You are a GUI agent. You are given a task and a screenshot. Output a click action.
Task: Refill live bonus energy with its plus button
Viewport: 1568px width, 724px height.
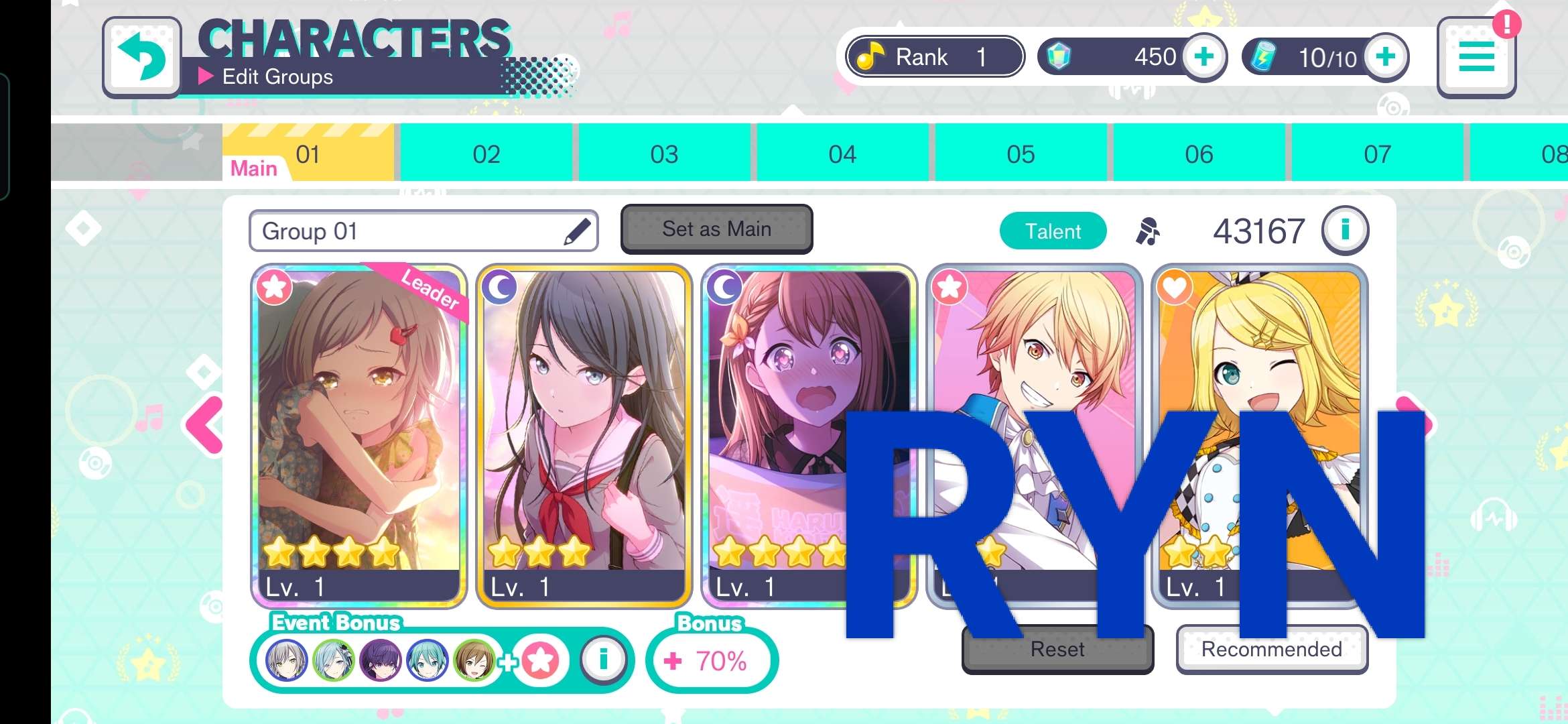1386,57
